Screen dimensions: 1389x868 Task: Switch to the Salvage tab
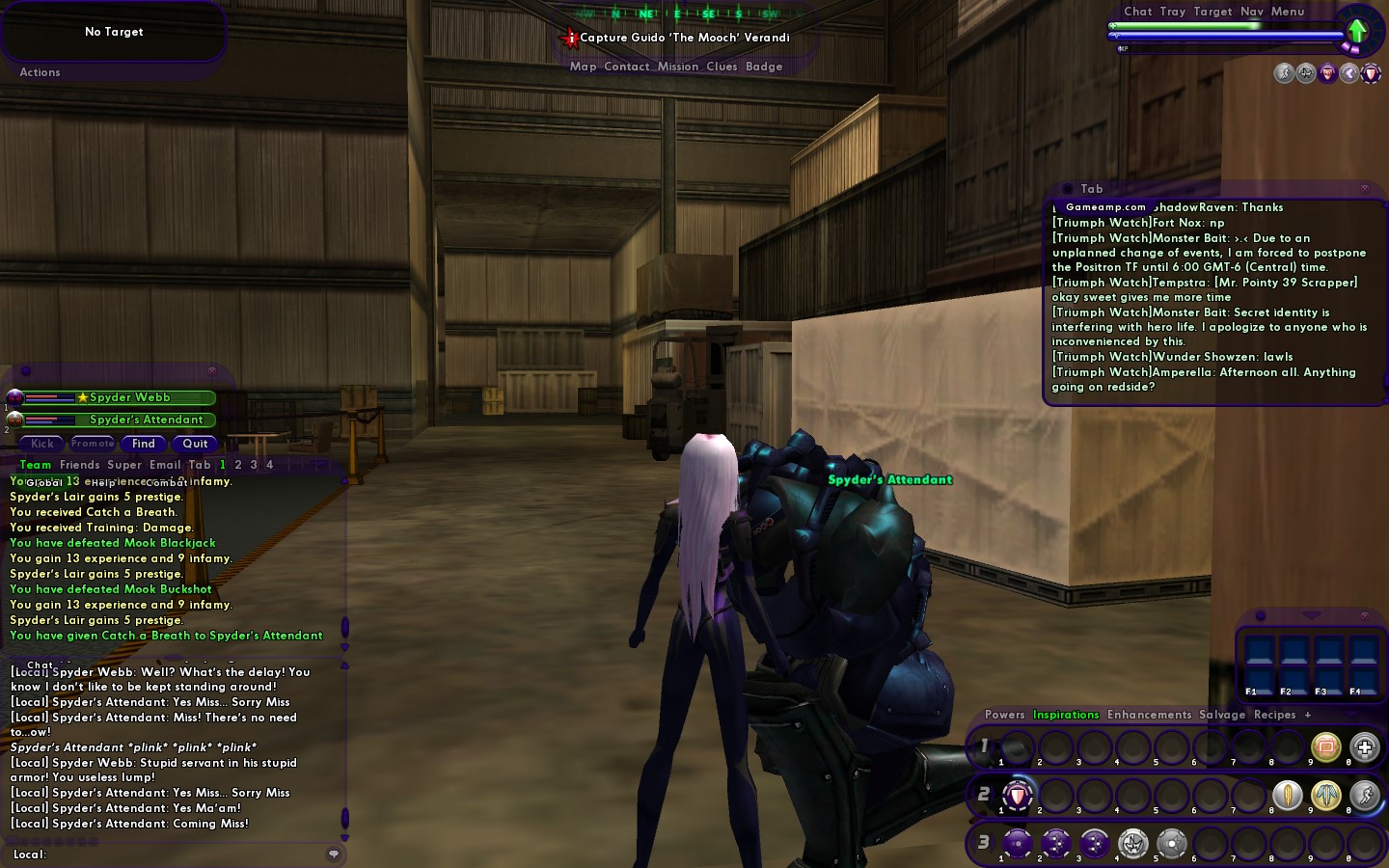1222,715
